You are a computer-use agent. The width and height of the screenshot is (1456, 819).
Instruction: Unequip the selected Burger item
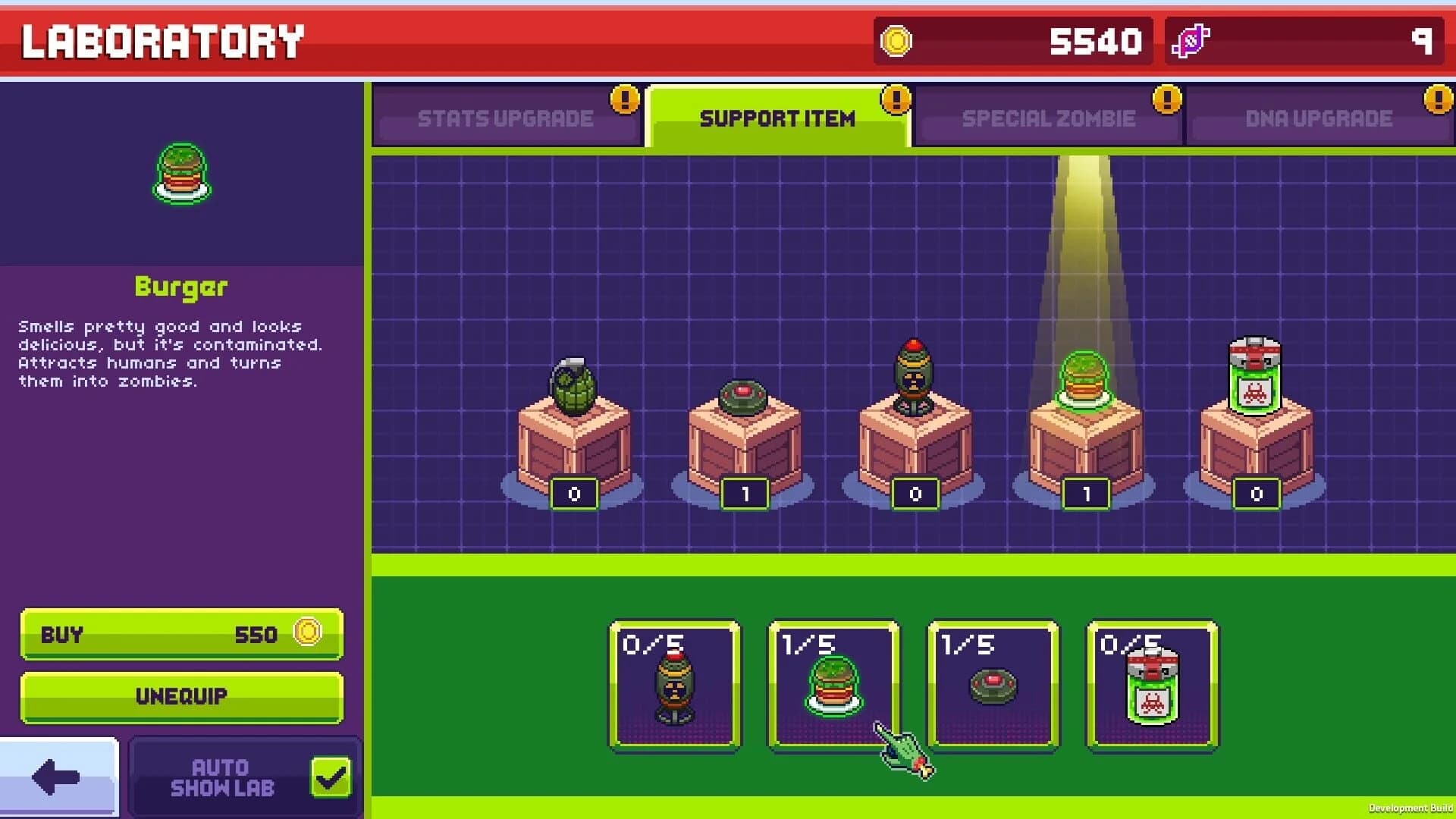181,697
